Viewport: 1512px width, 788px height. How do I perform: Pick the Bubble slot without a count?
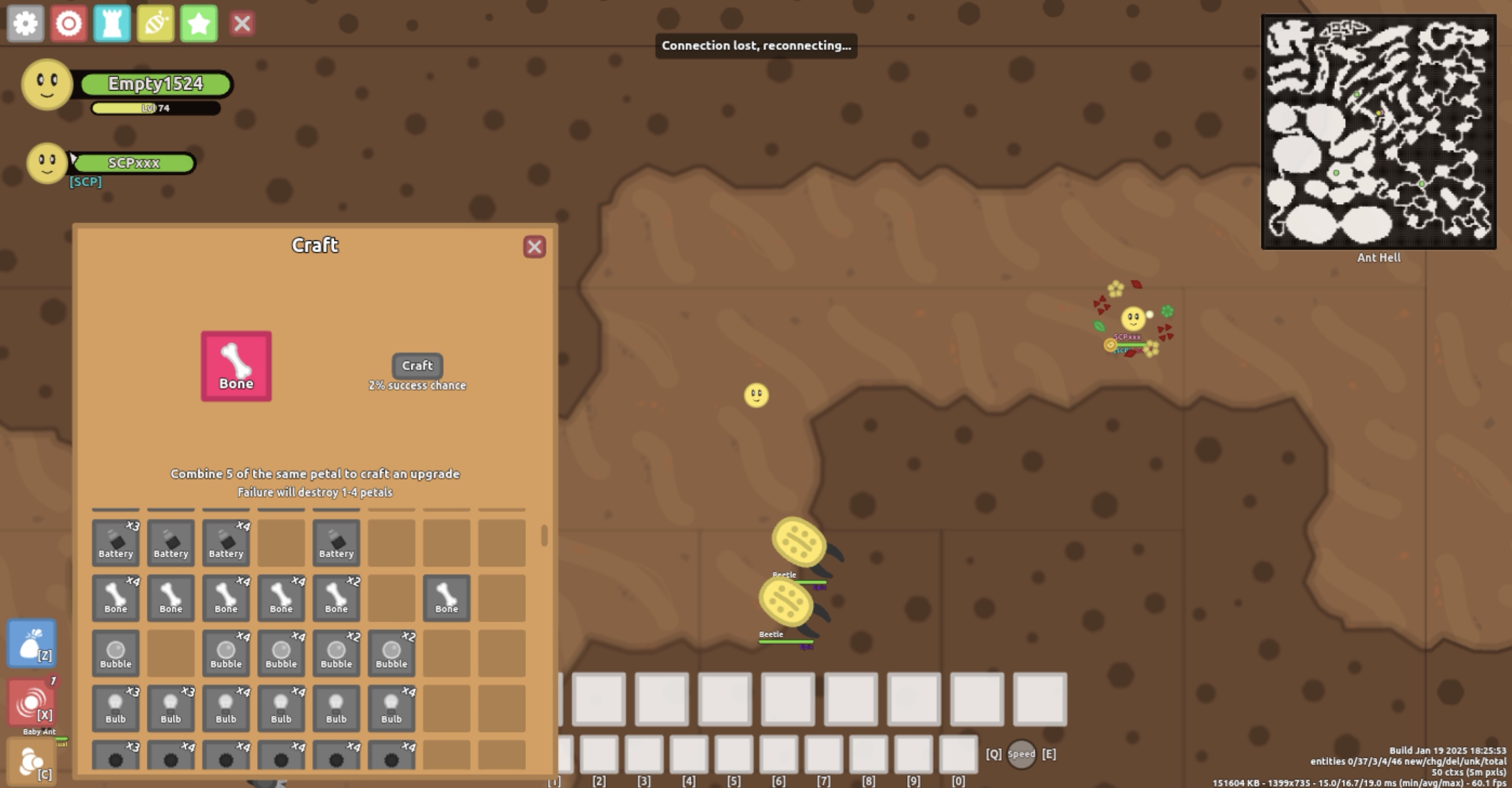point(116,653)
